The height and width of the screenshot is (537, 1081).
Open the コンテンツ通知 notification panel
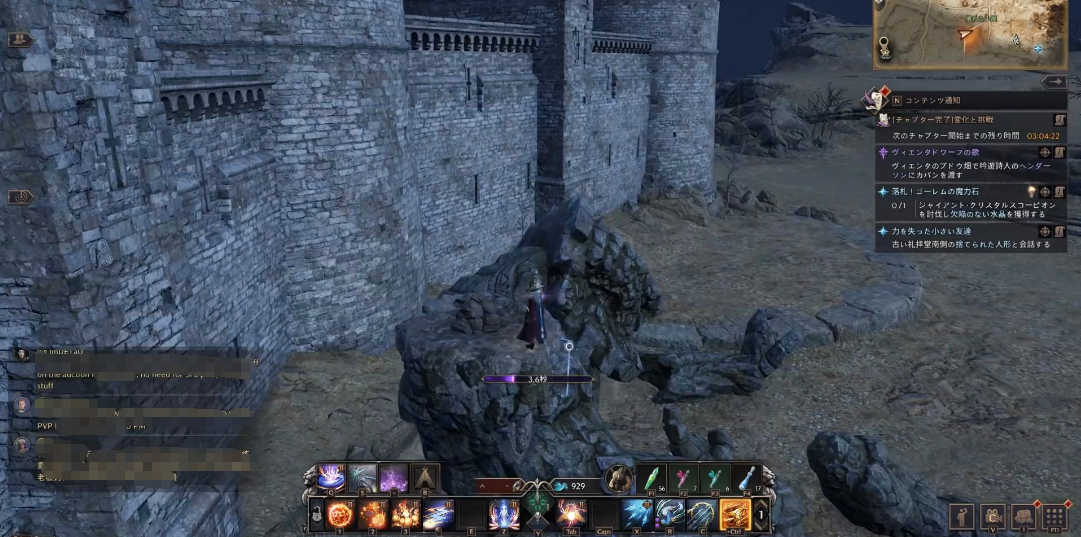pos(930,101)
